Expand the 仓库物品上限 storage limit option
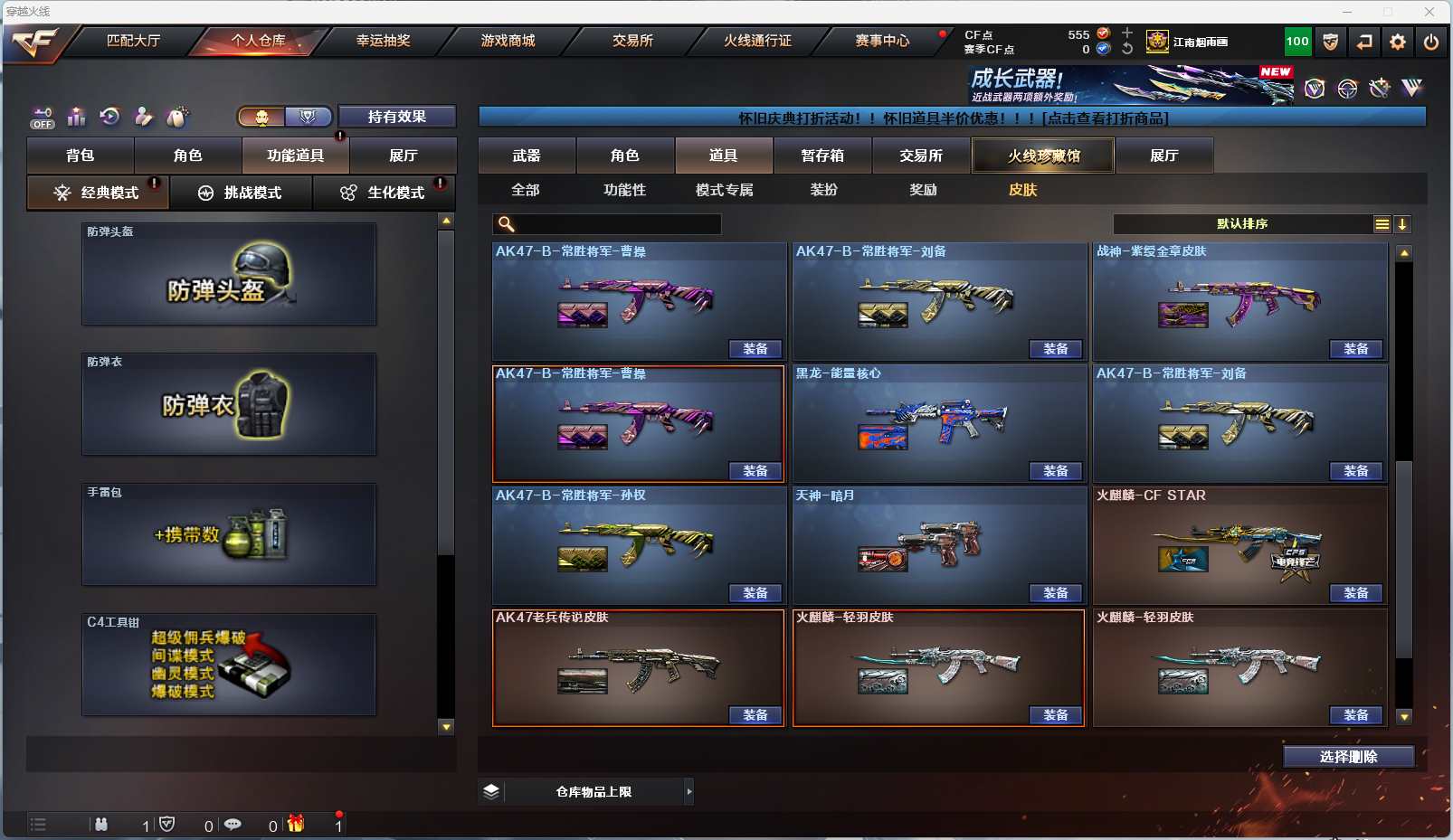 [x=689, y=792]
